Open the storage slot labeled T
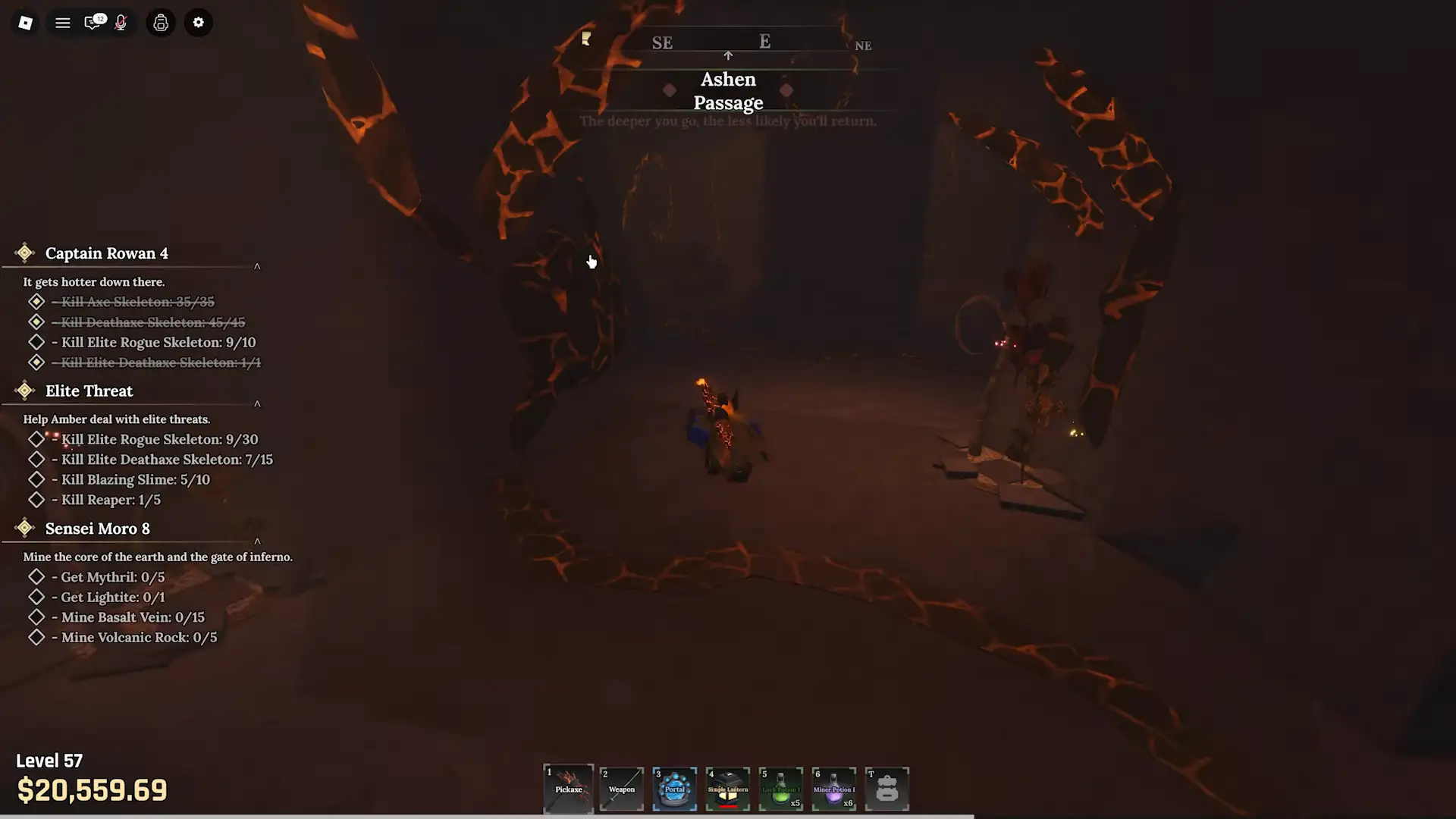Image resolution: width=1456 pixels, height=819 pixels. tap(886, 789)
